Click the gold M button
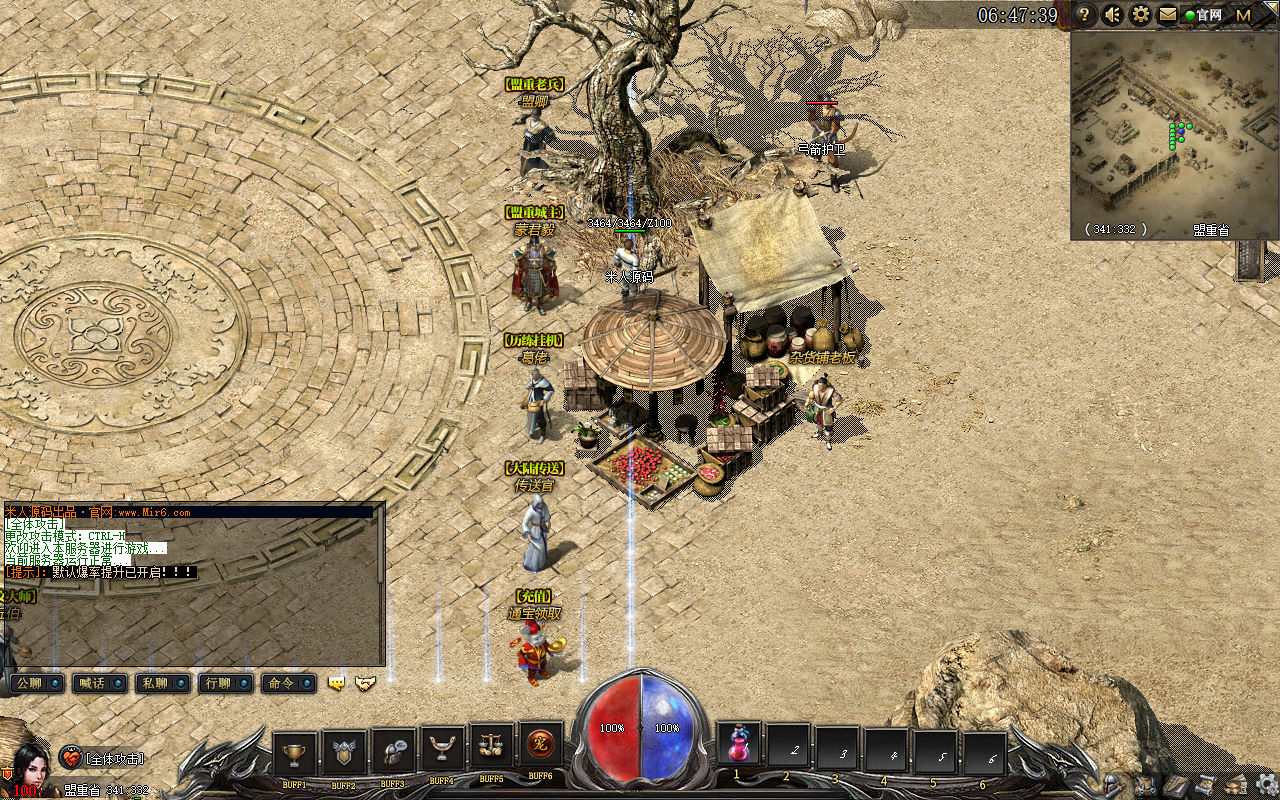 (x=1244, y=15)
